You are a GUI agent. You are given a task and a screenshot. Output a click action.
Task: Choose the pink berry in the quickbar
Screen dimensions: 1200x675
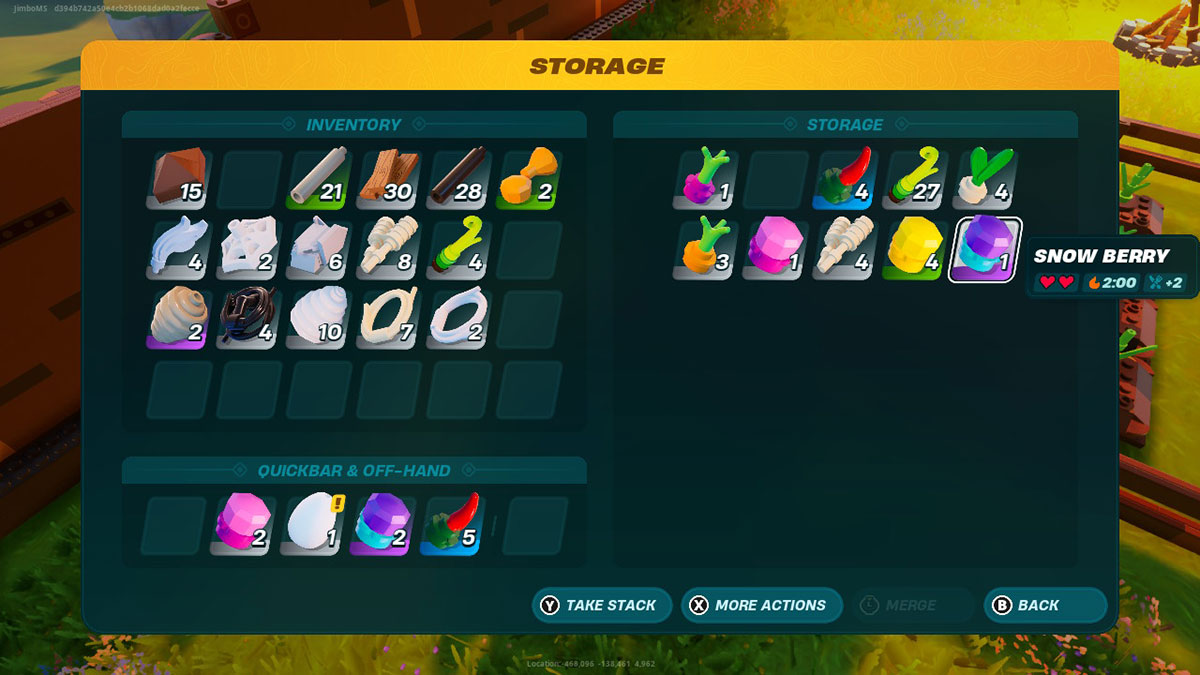coord(243,525)
